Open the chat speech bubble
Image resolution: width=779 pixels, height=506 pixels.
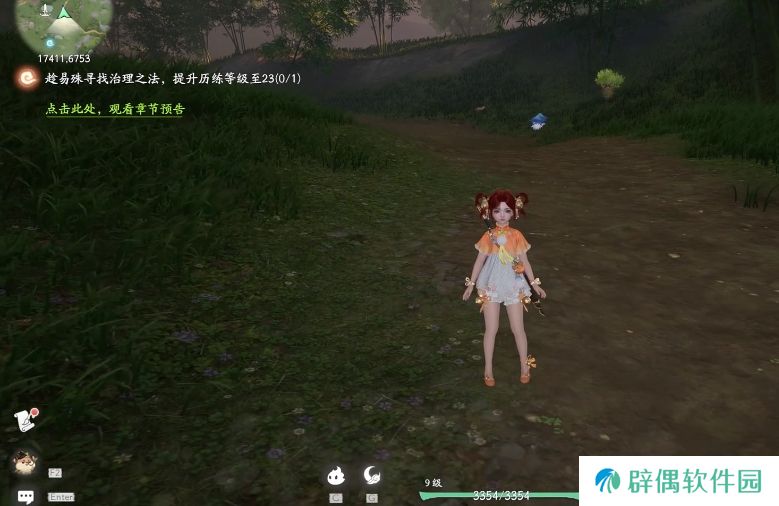point(26,496)
